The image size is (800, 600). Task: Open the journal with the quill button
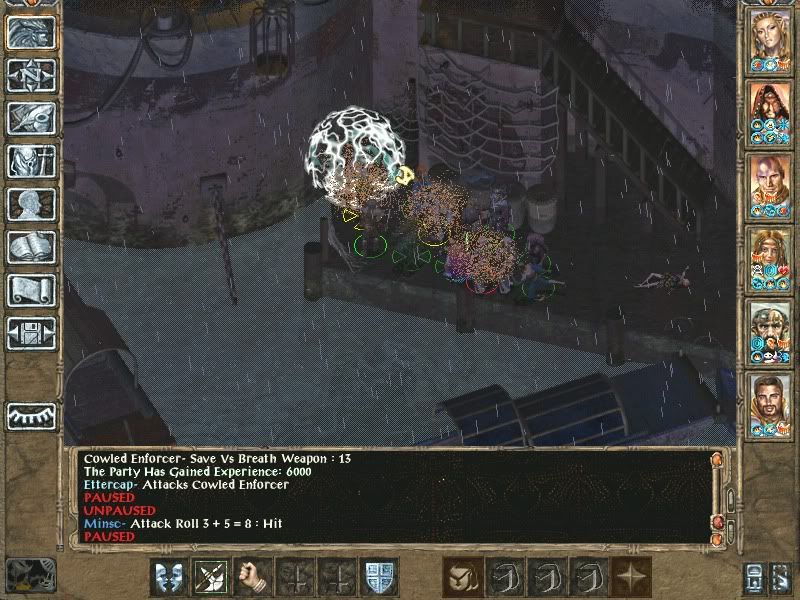31,118
